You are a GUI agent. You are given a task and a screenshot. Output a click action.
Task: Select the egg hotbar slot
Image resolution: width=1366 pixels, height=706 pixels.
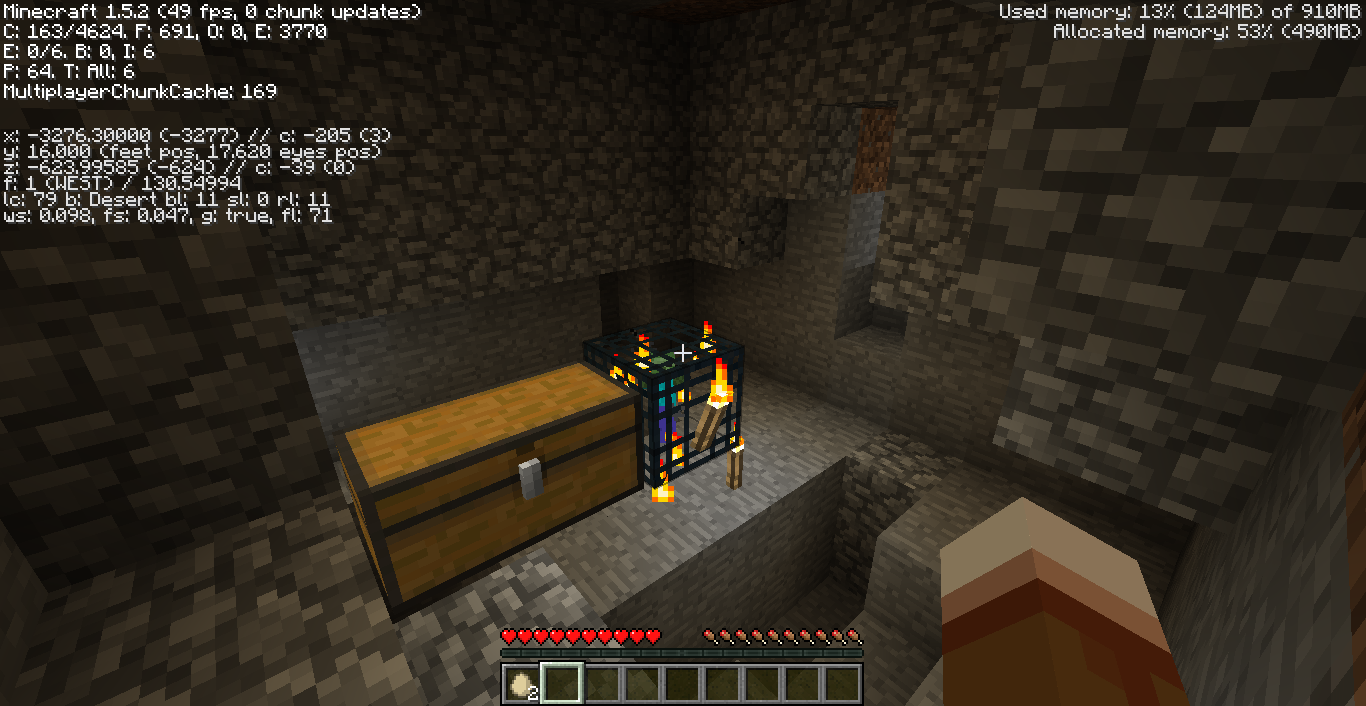[521, 684]
